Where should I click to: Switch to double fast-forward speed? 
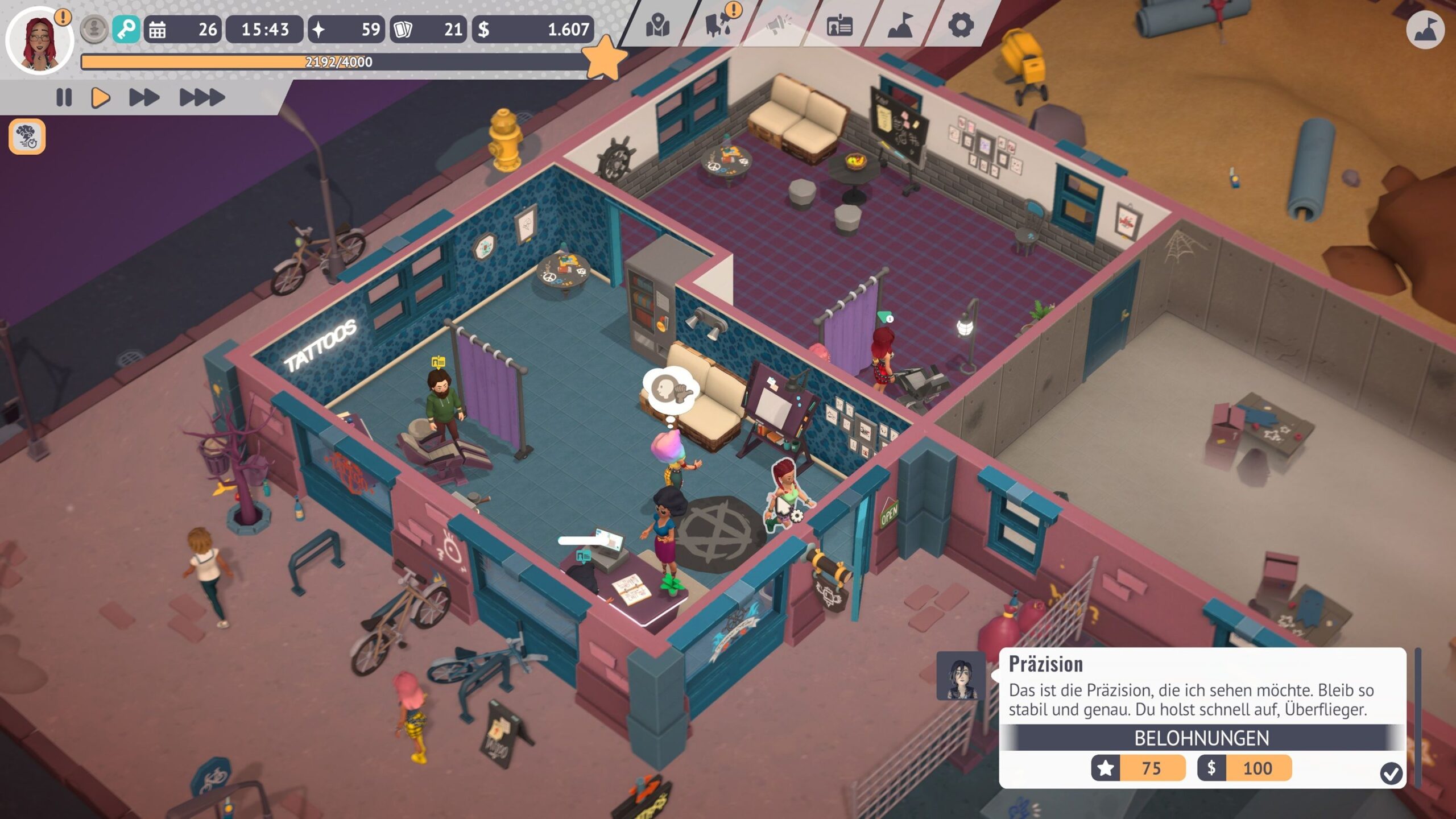point(144,98)
